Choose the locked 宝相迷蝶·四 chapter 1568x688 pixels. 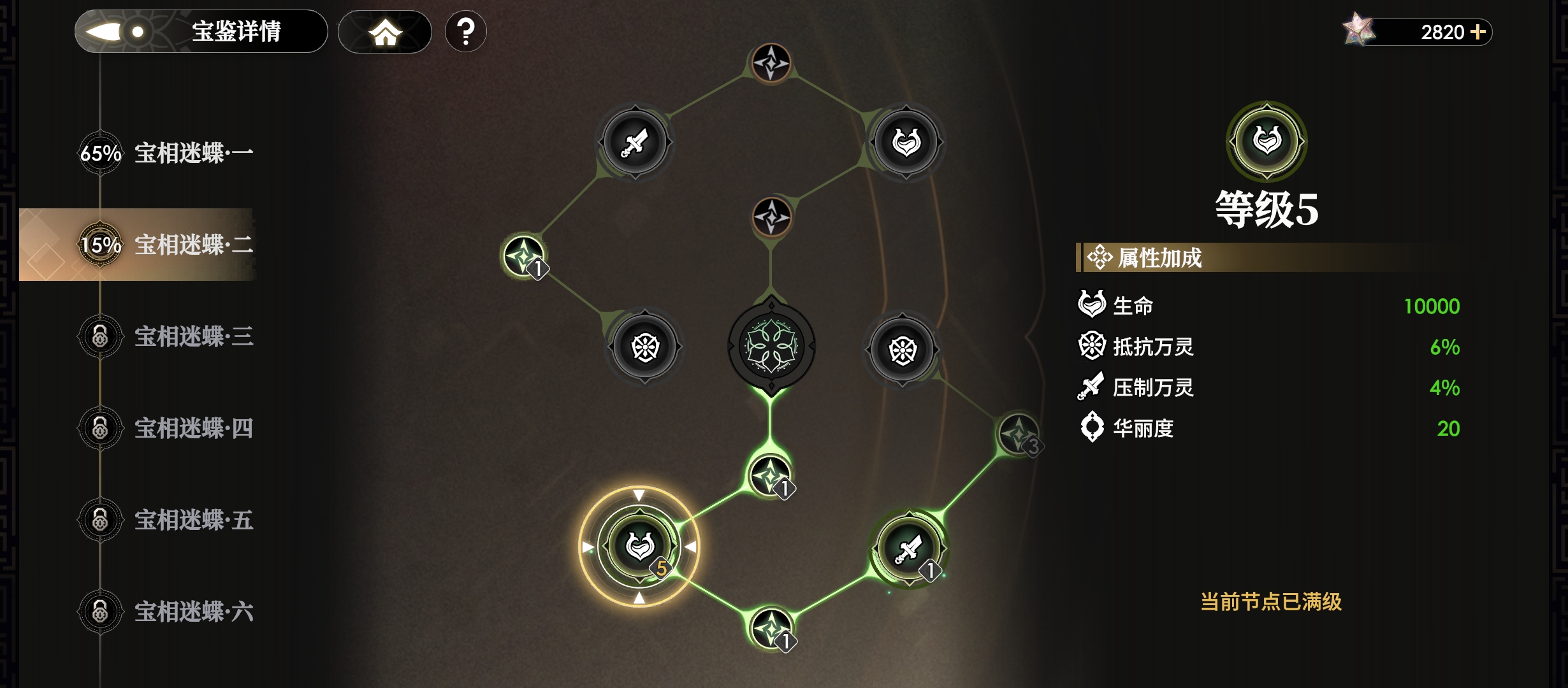click(166, 428)
